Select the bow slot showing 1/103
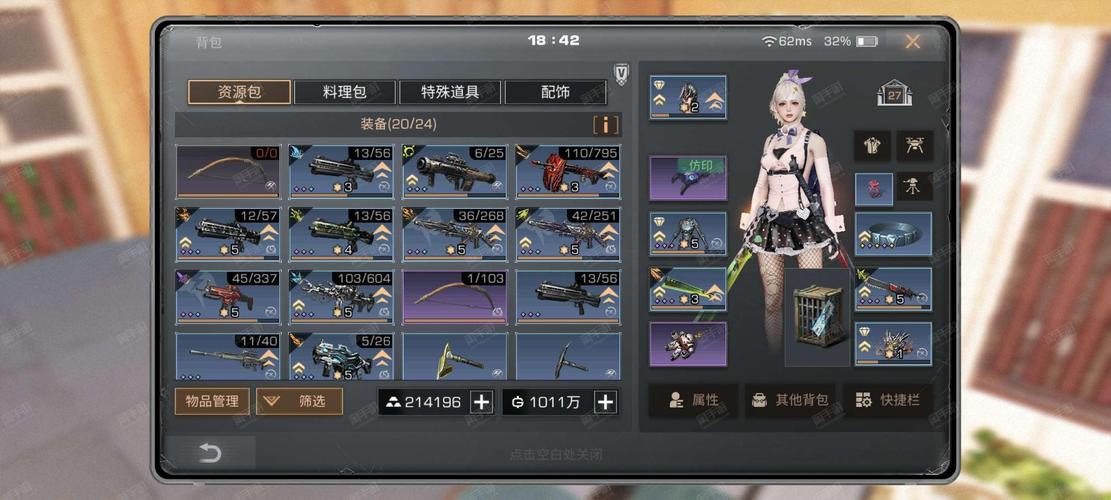This screenshot has width=1111, height=500. [454, 296]
